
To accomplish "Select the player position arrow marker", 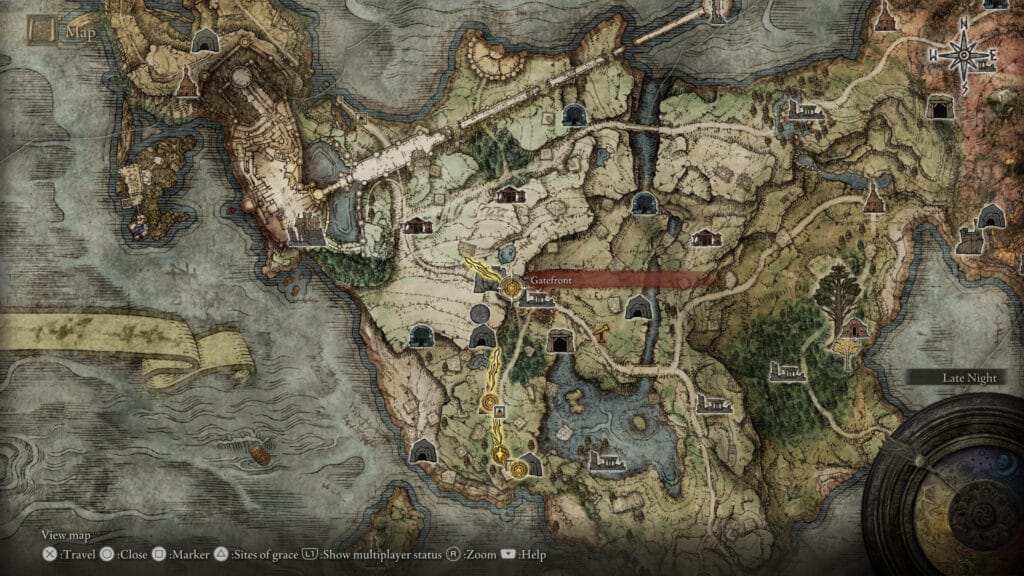I will (x=499, y=455).
